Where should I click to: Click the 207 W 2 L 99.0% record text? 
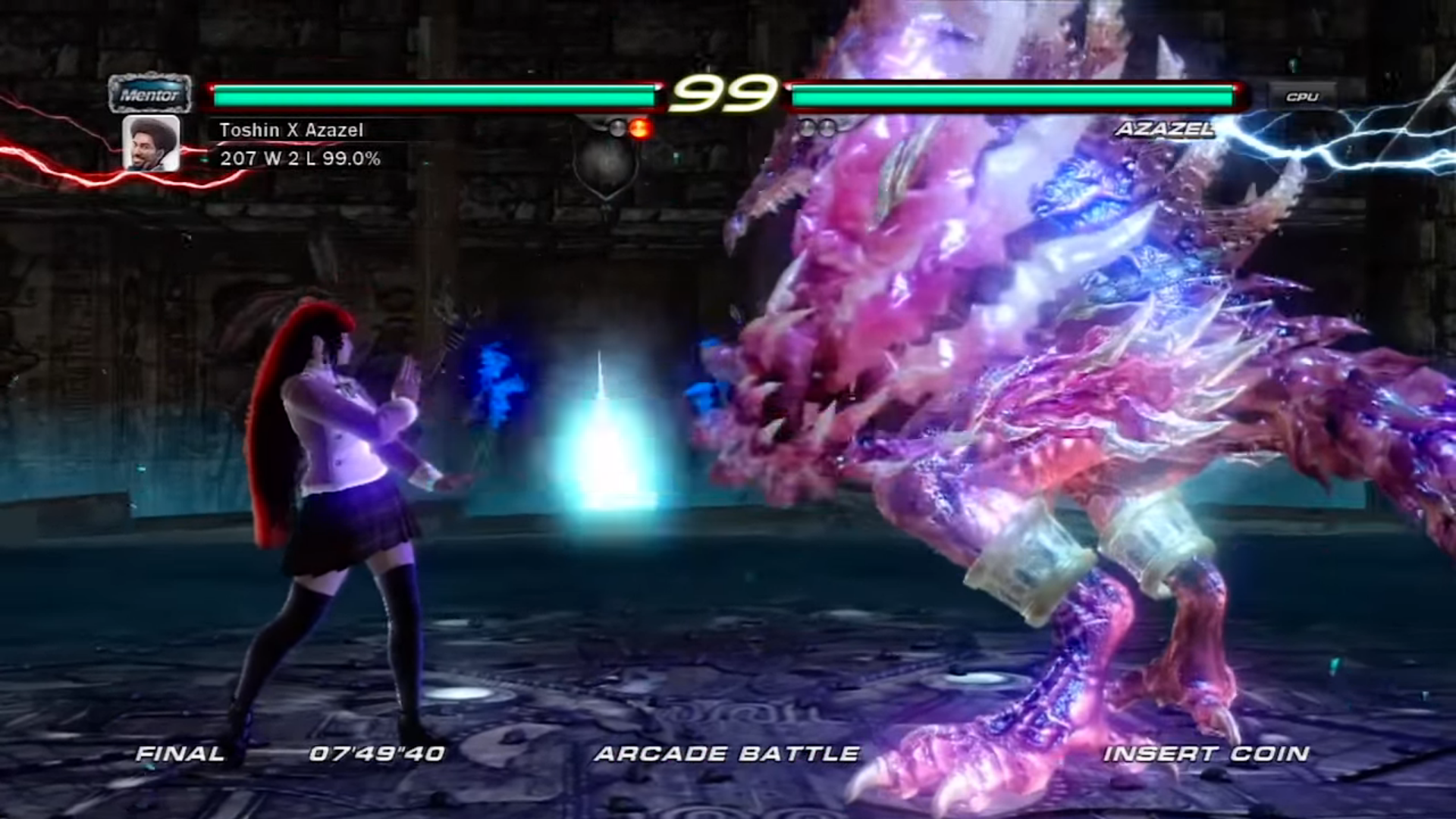tap(300, 159)
